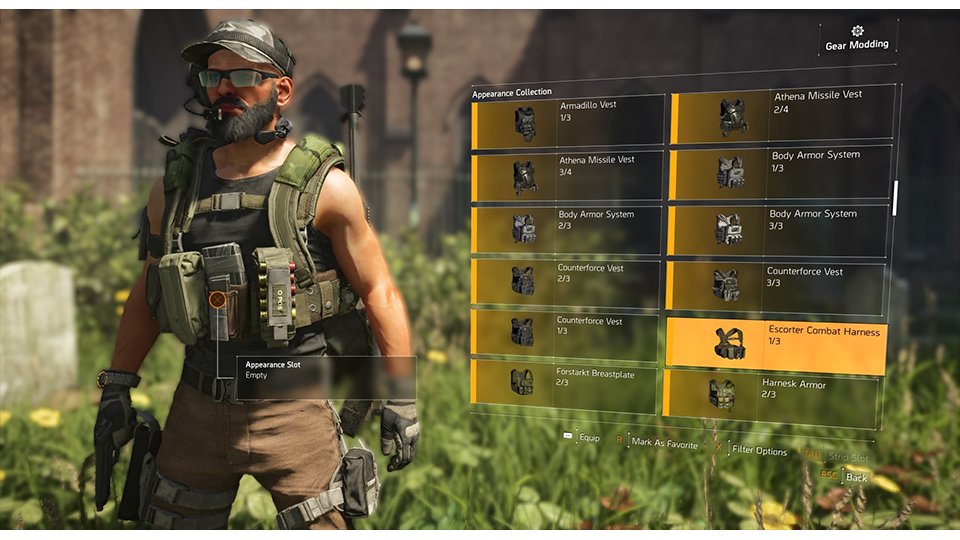Open the Gear Modding menu

(856, 39)
